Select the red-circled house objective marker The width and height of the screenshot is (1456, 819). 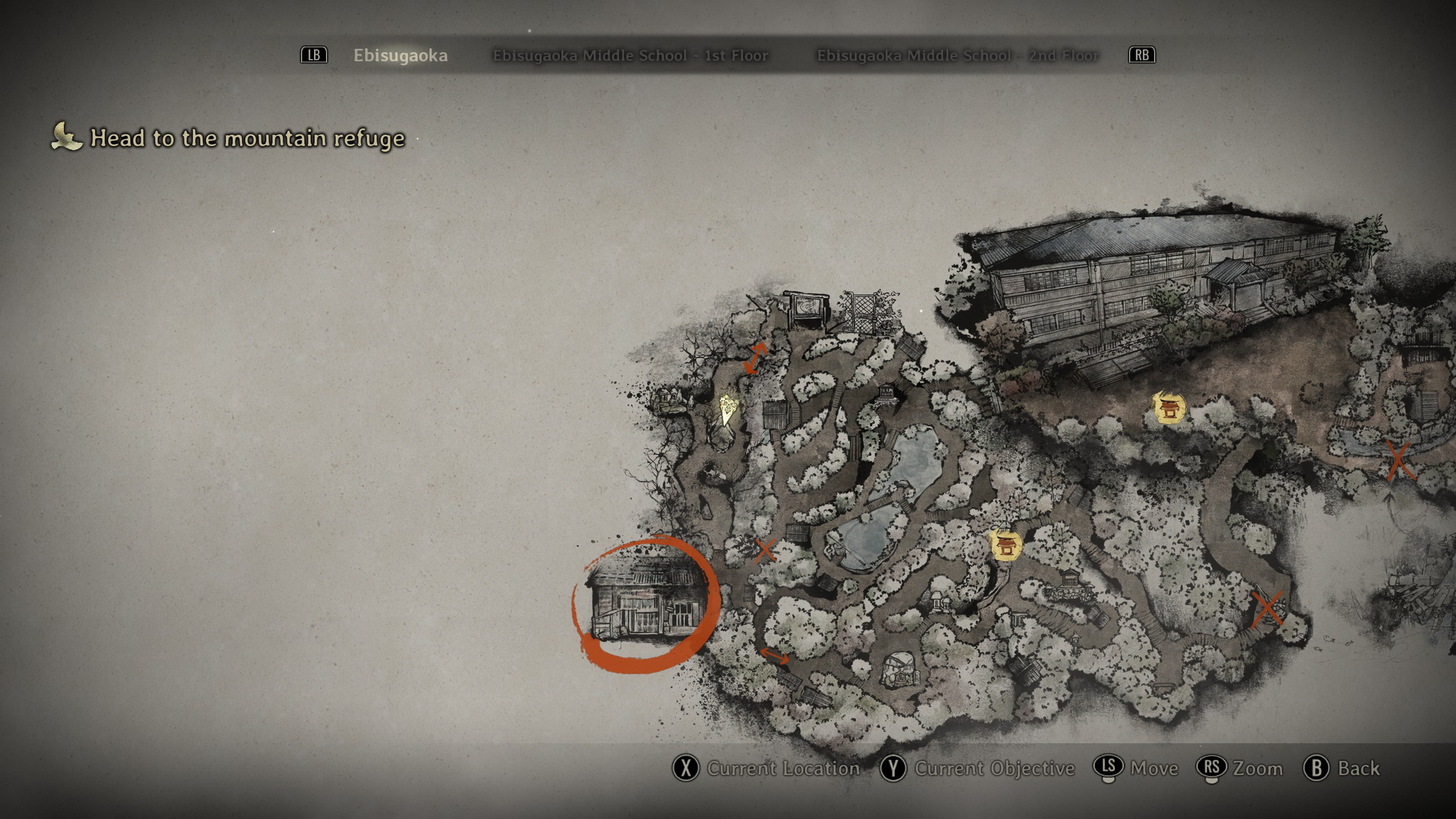(x=645, y=604)
